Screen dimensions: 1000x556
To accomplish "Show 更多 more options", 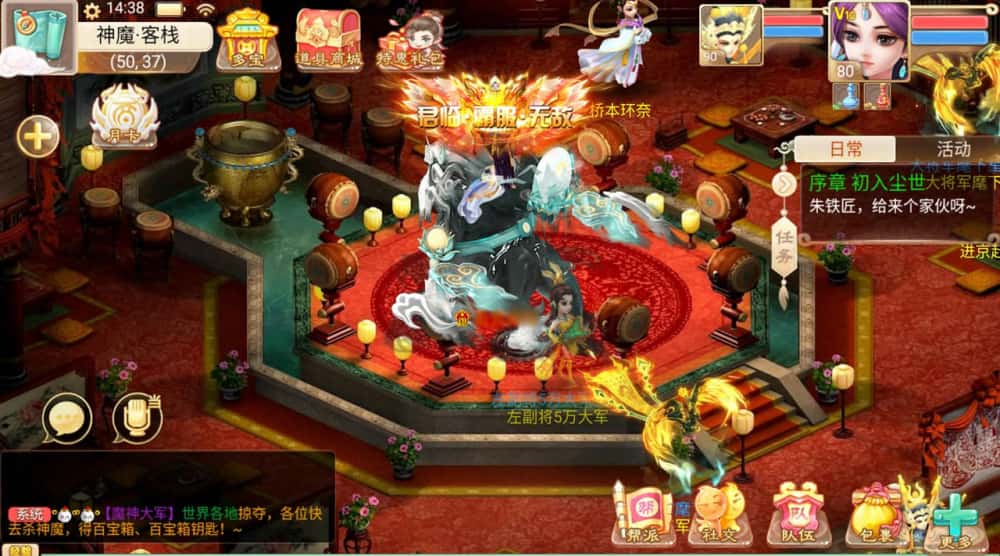I will pyautogui.click(x=955, y=518).
